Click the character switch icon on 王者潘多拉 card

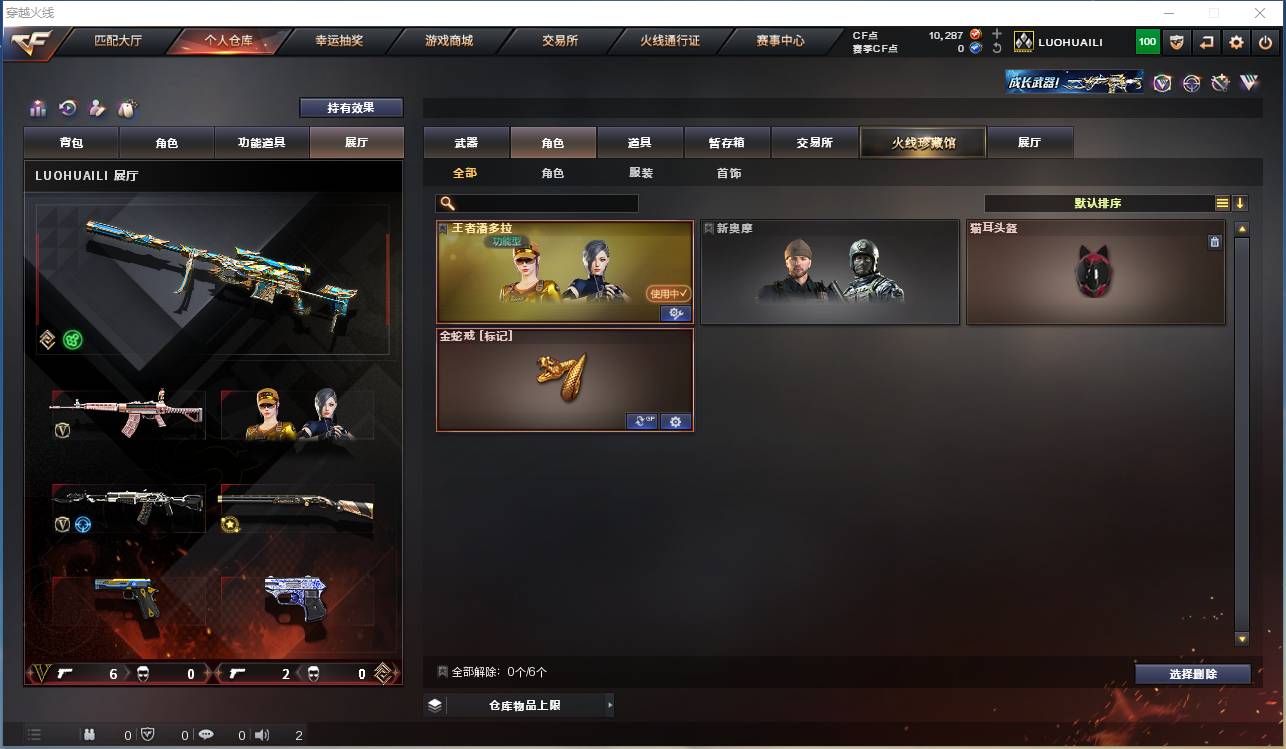[677, 313]
